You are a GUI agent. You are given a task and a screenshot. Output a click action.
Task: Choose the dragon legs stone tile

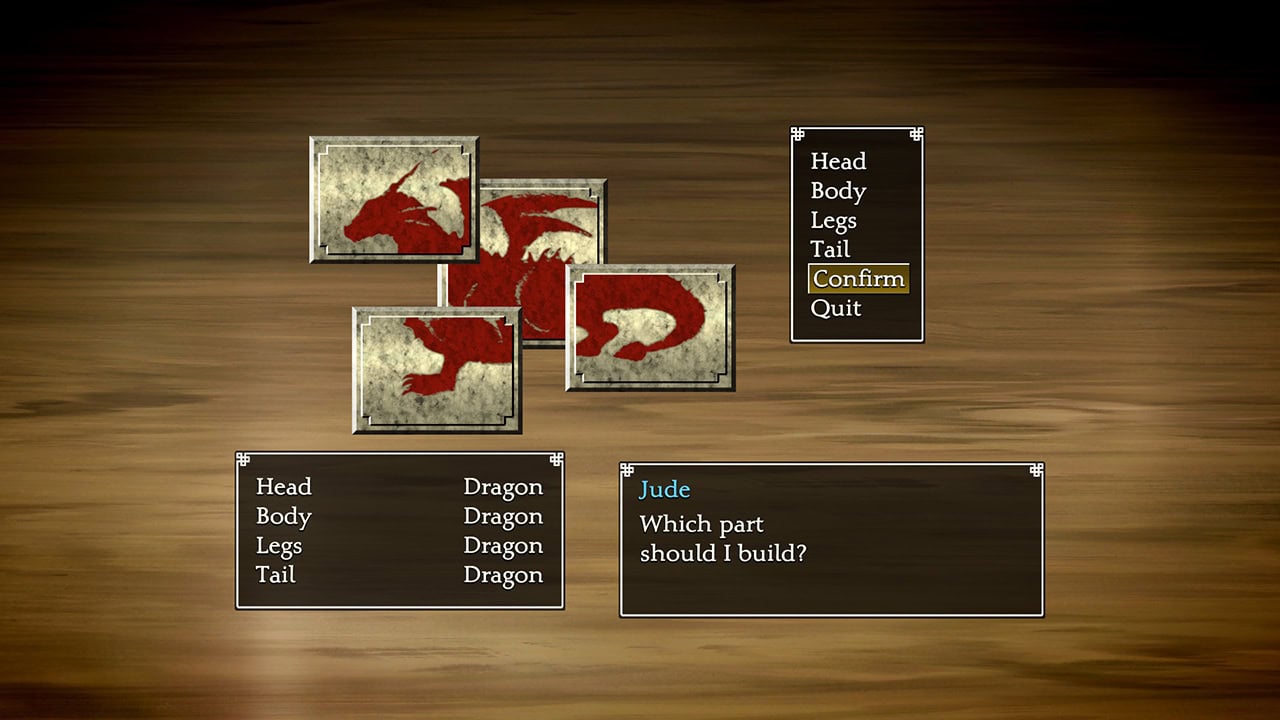point(436,370)
